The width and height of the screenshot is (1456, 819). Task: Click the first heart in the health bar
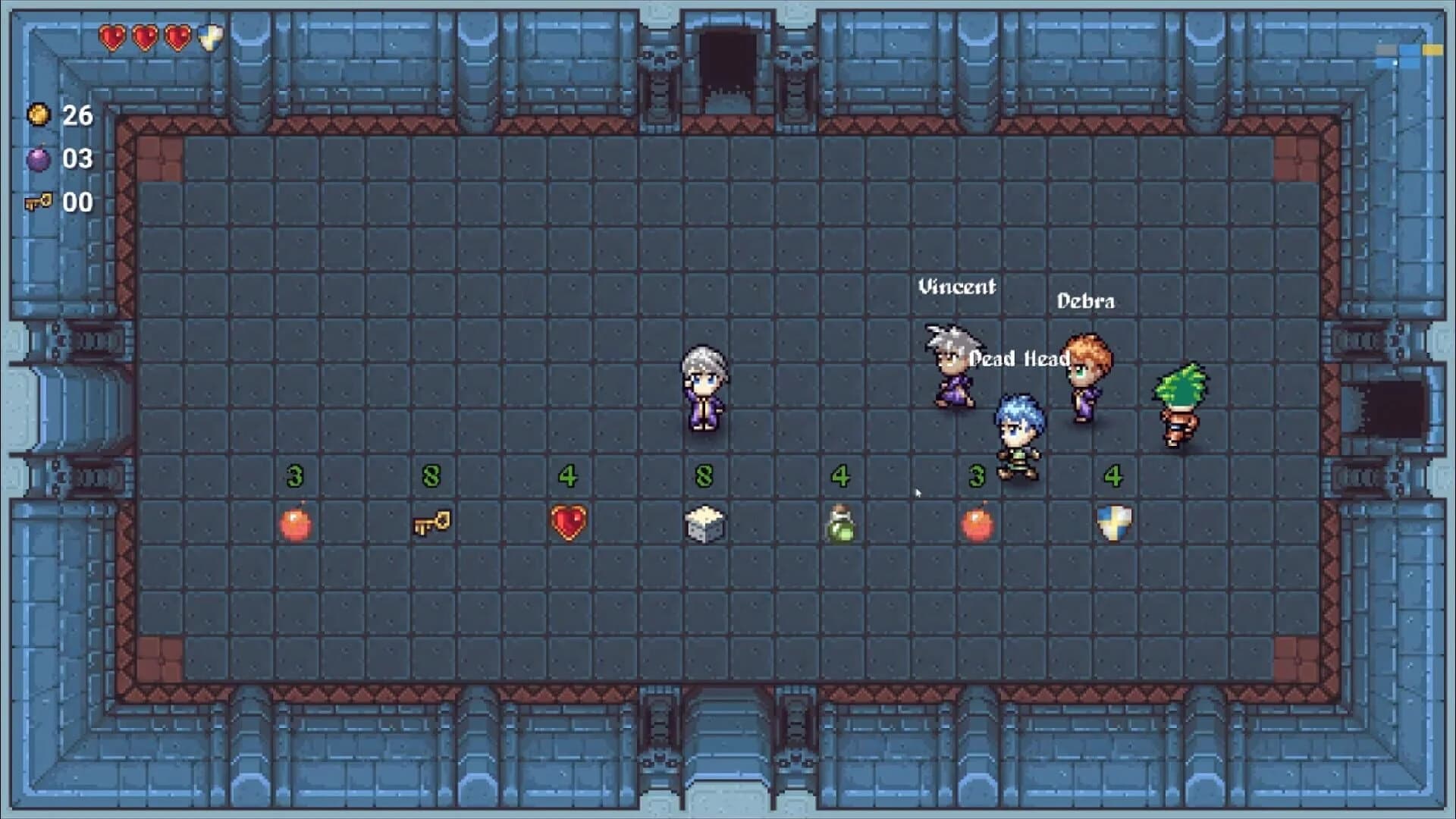pyautogui.click(x=114, y=36)
